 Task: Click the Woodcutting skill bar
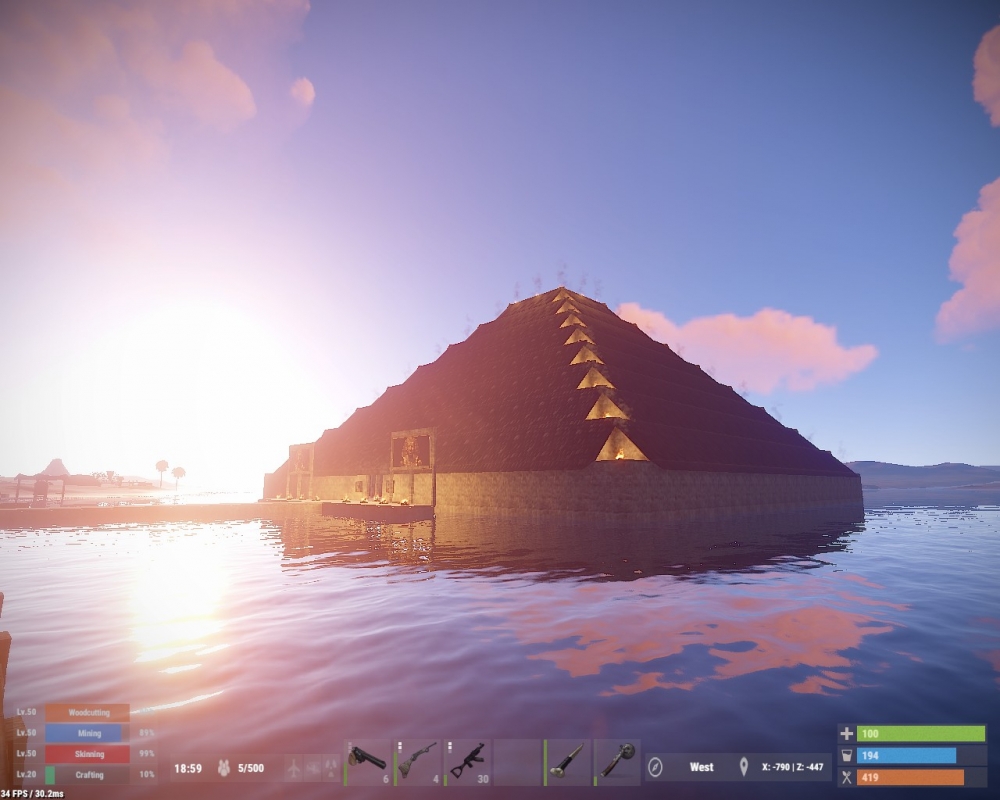87,712
